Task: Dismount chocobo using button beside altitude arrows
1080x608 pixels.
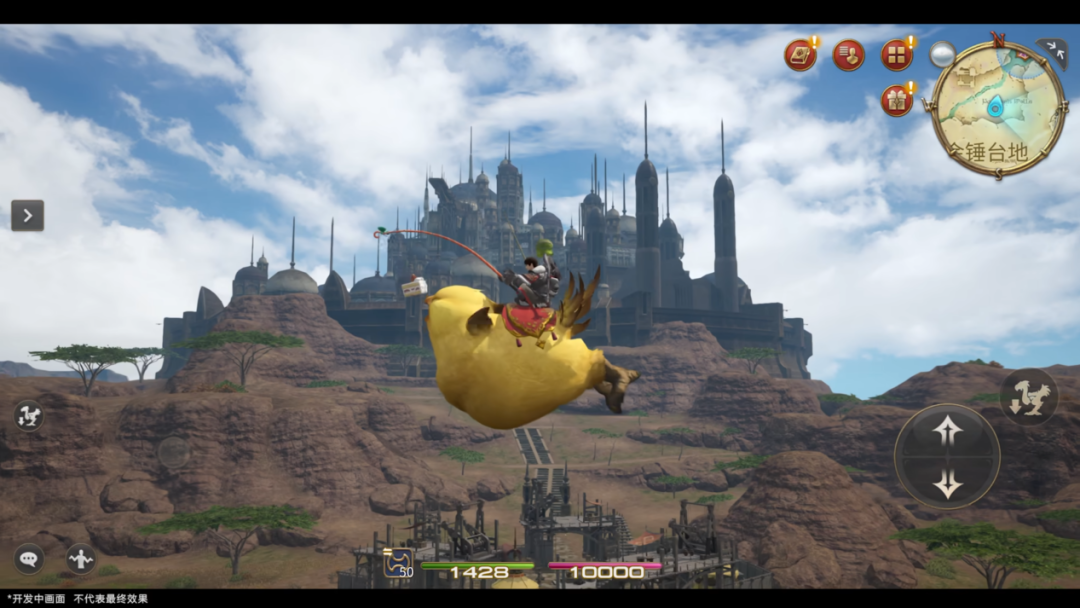Action: click(x=1028, y=397)
